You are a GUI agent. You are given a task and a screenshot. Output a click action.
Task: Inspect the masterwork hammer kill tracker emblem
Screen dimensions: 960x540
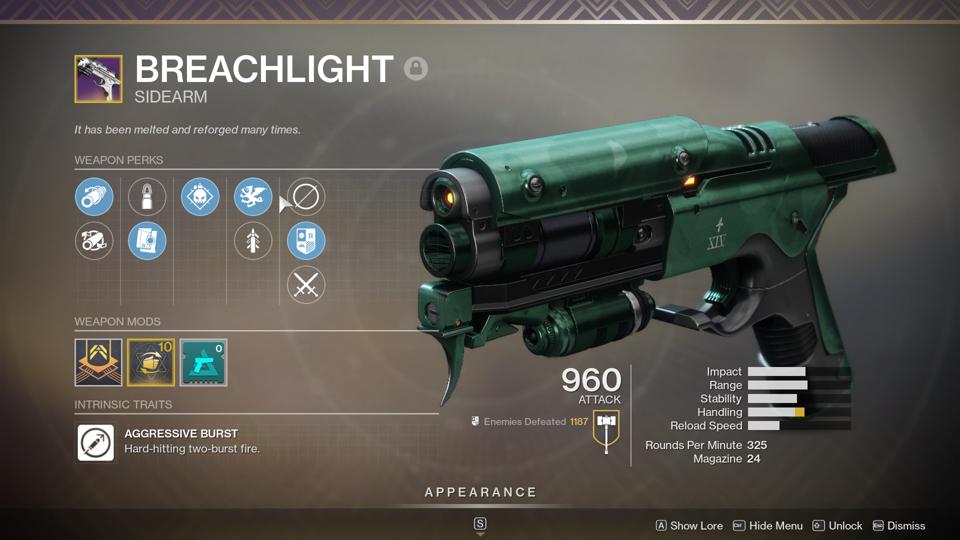click(606, 431)
